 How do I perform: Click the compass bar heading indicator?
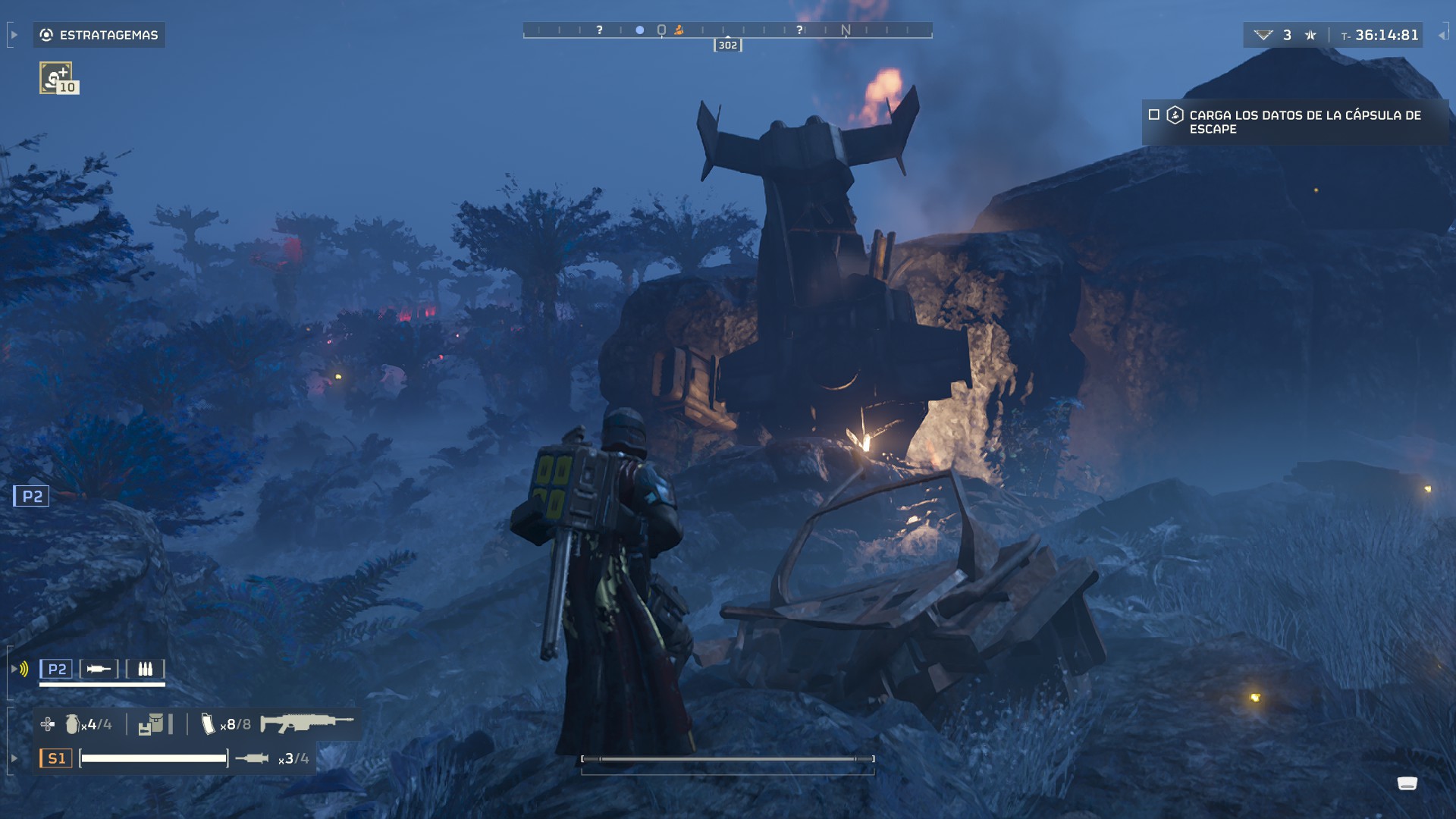click(727, 45)
